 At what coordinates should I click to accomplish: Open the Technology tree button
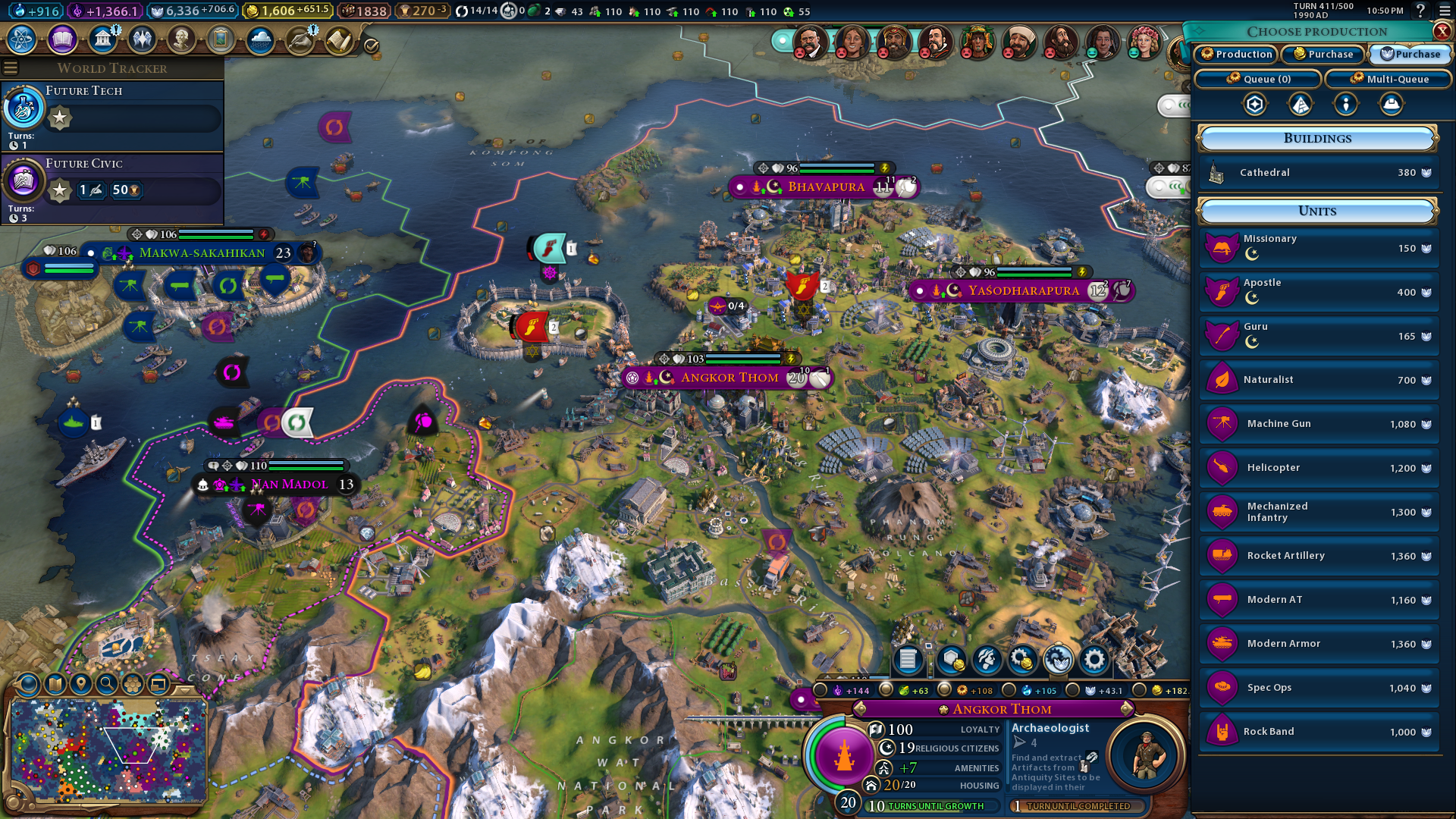coord(22,39)
